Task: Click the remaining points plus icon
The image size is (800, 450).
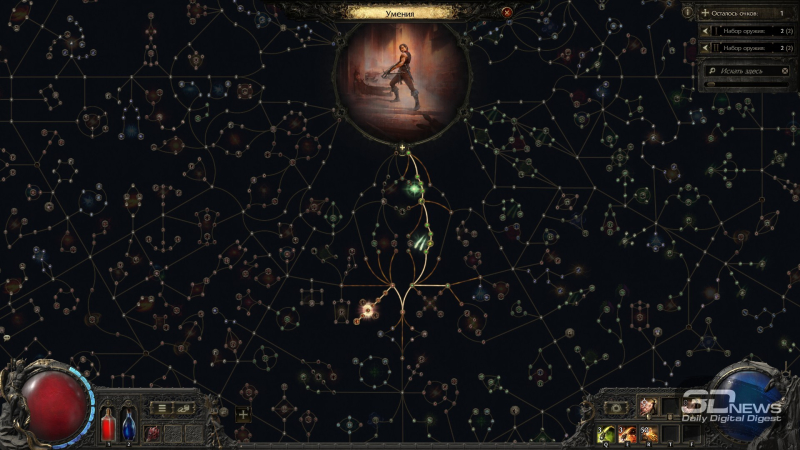Action: point(704,12)
